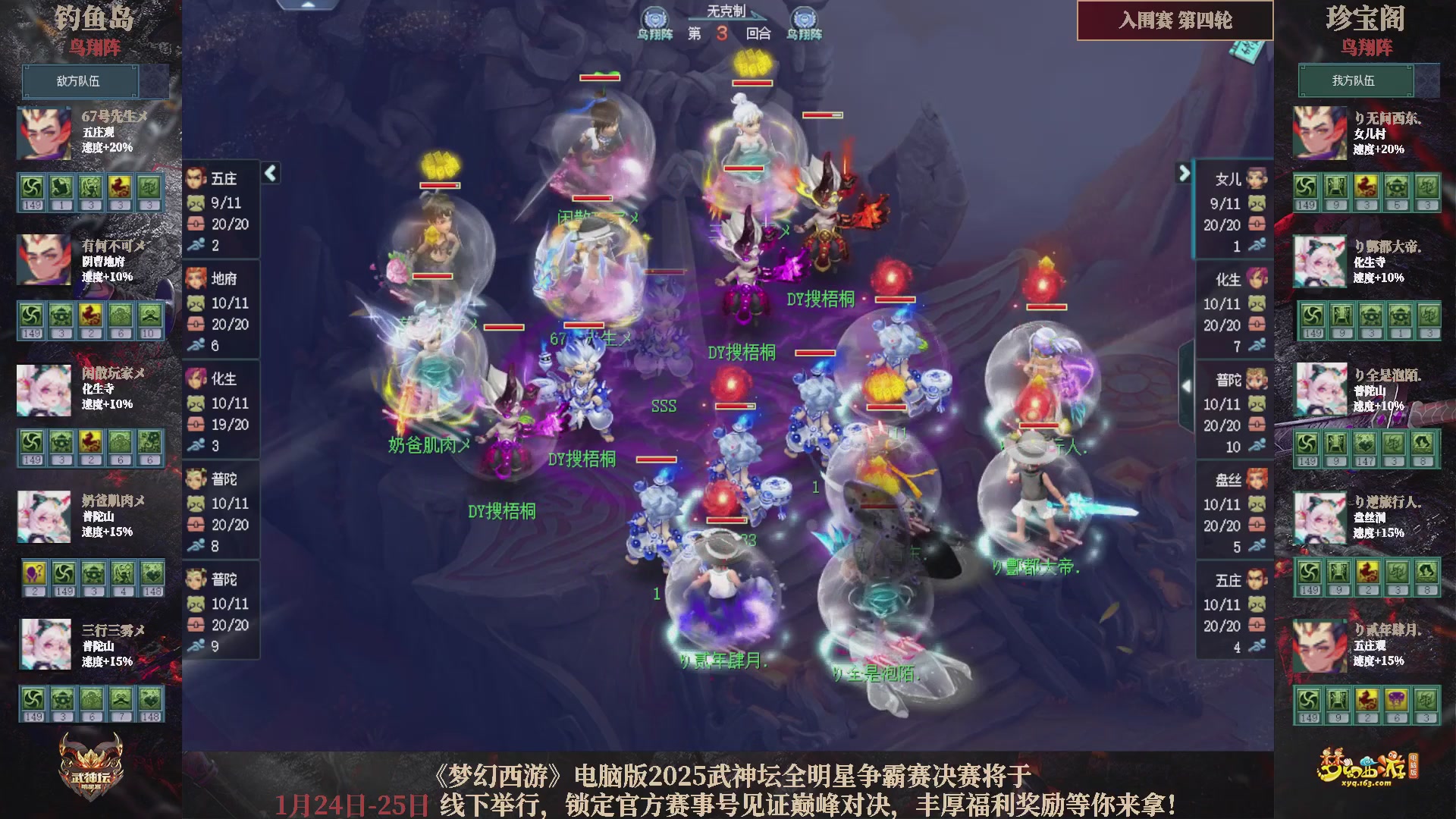
Task: Click the lower chevron beside the 普陀 panel
Action: coord(1187,384)
